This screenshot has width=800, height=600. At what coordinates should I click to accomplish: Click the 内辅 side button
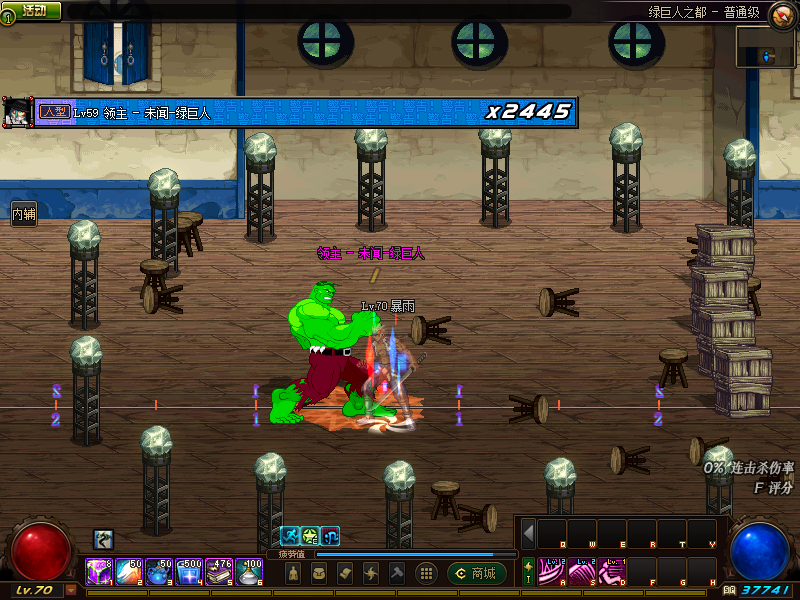(23, 213)
